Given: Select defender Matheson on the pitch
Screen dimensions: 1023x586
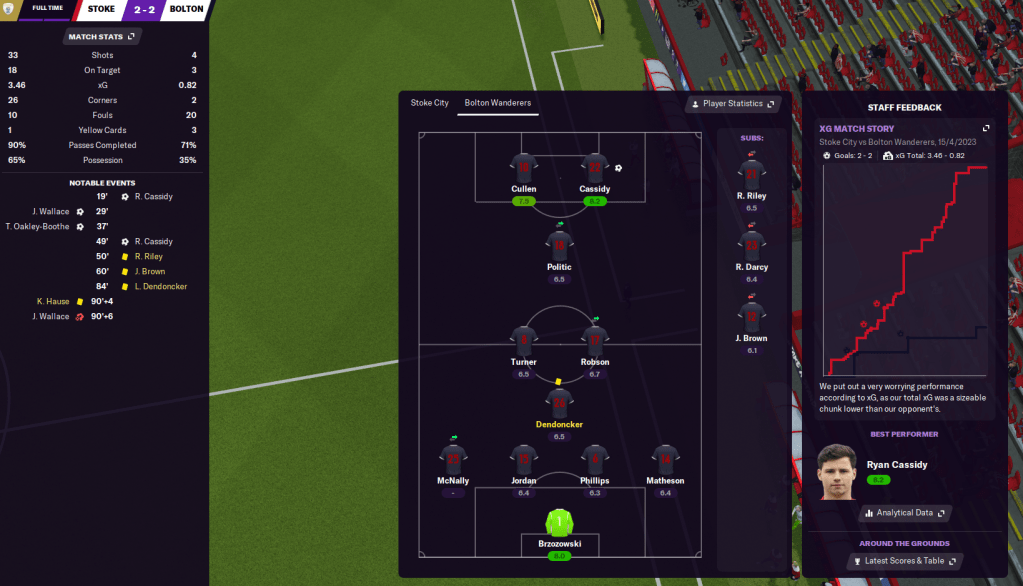Looking at the screenshot, I should [665, 460].
